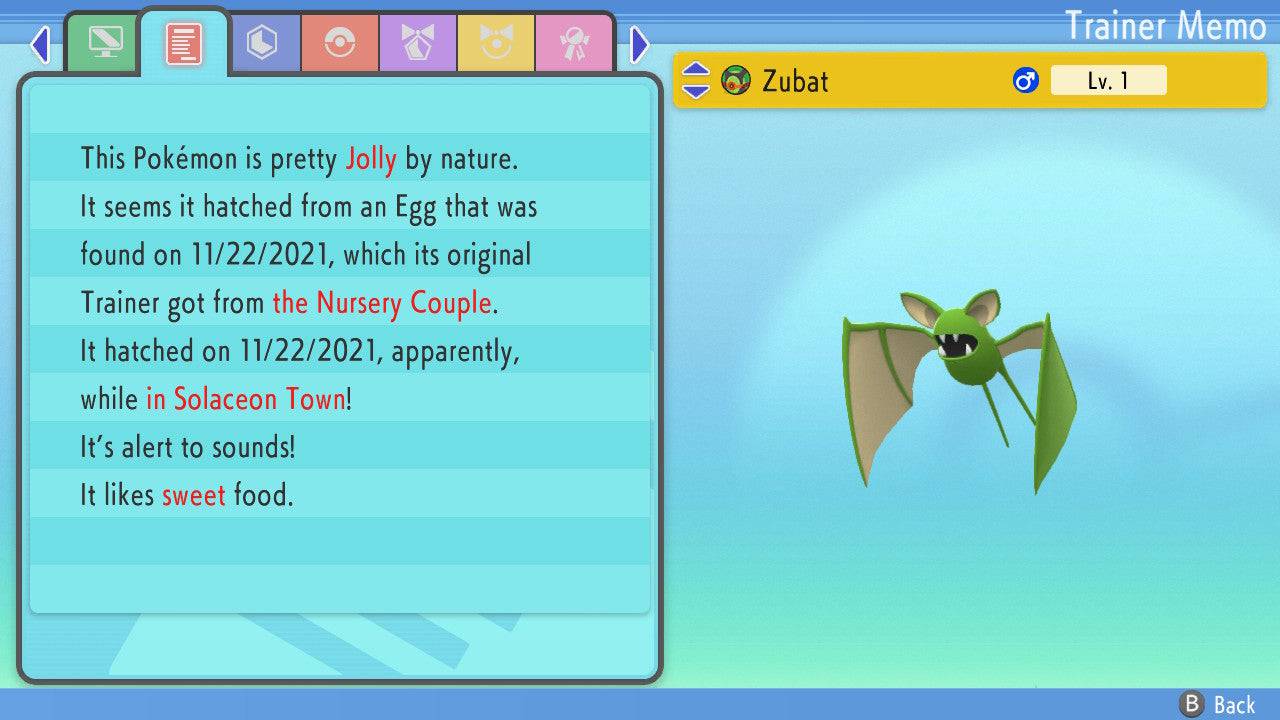Image resolution: width=1280 pixels, height=720 pixels.
Task: Switch to the green monitor summary tab
Action: [104, 43]
